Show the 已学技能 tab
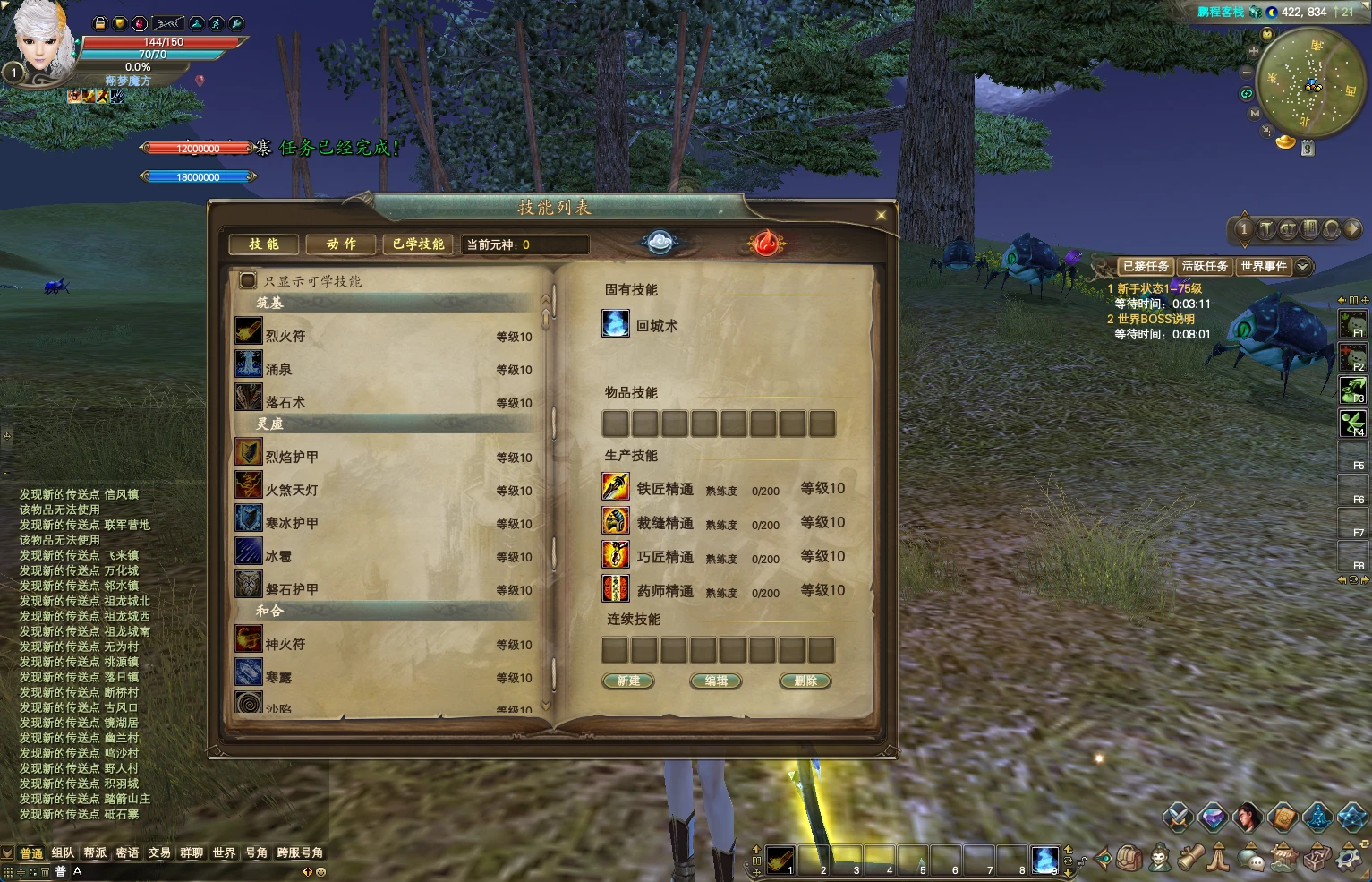Image resolution: width=1372 pixels, height=882 pixels. tap(418, 244)
